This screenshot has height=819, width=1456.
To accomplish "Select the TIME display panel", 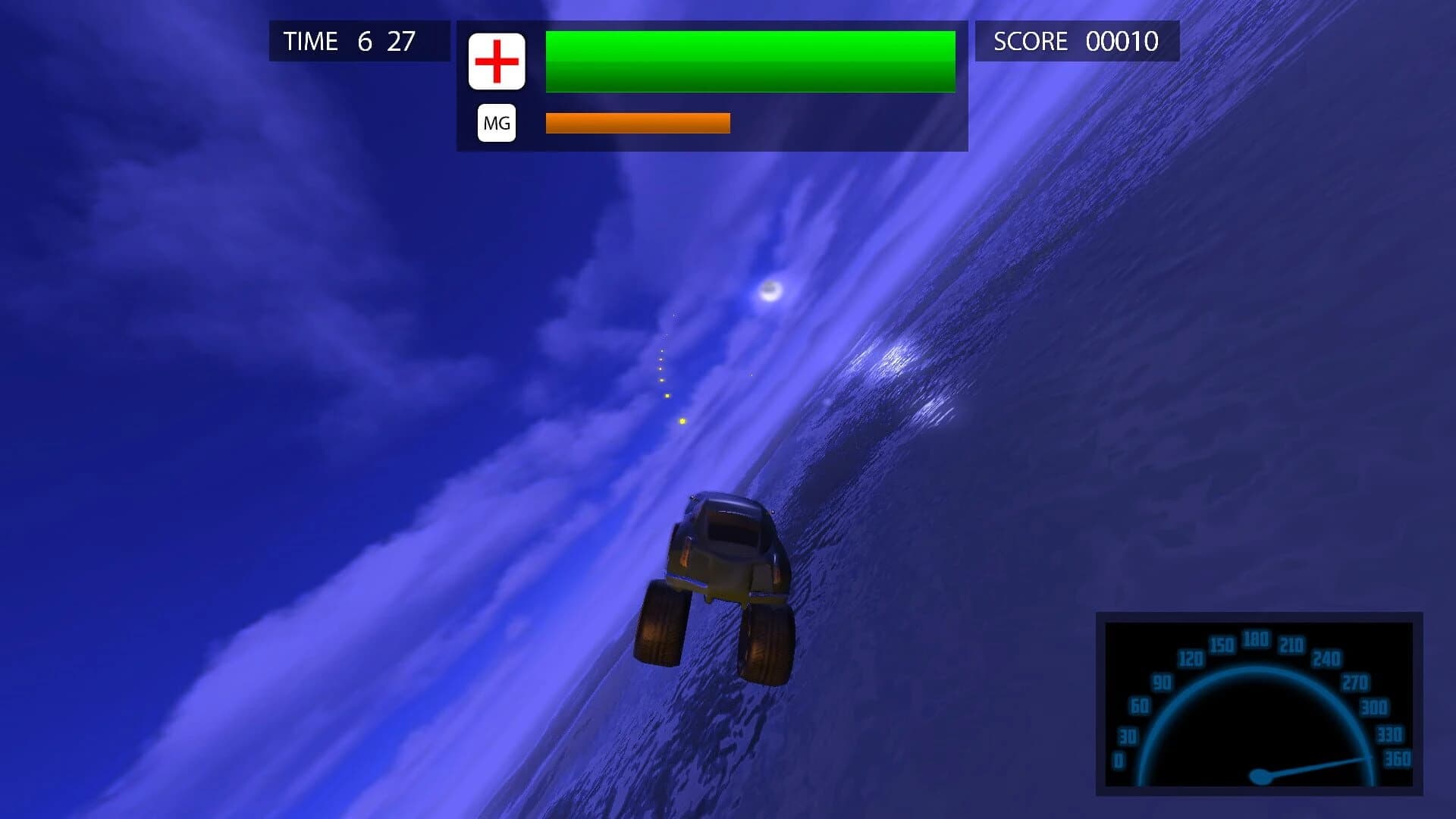I will [x=356, y=41].
